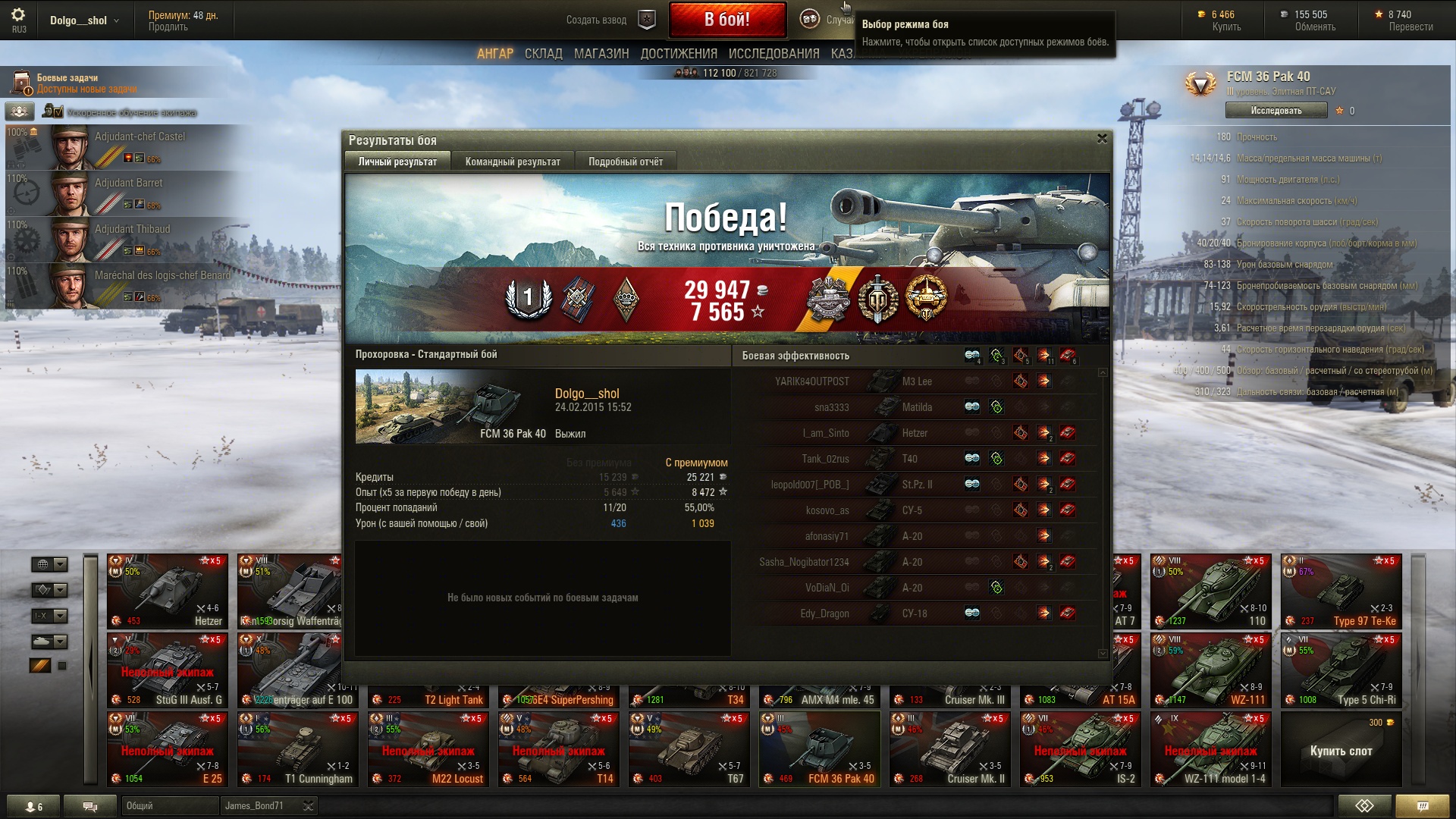
Task: Click Создать взвод to create a platoon
Action: 596,20
